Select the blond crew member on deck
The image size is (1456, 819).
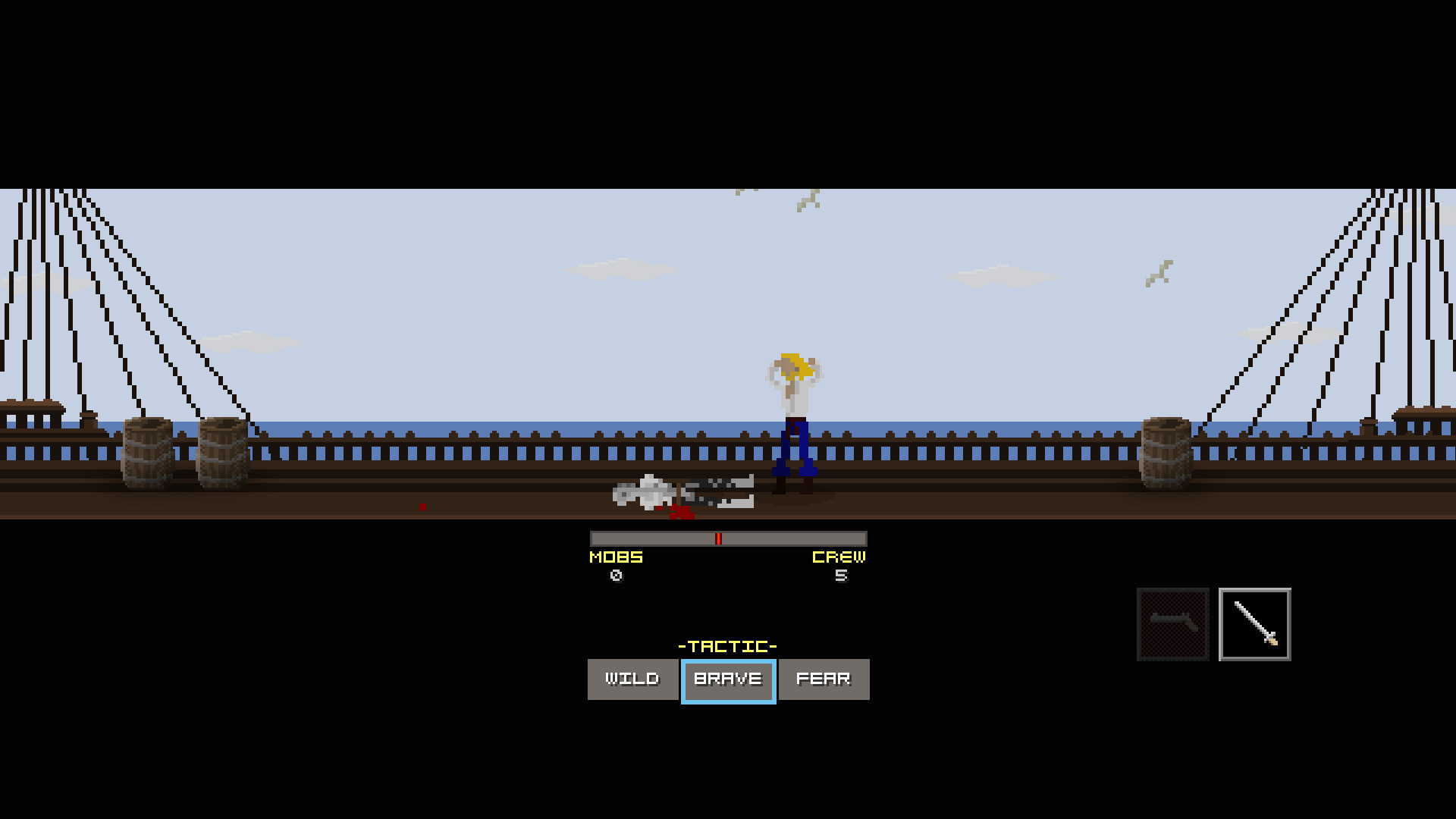796,417
